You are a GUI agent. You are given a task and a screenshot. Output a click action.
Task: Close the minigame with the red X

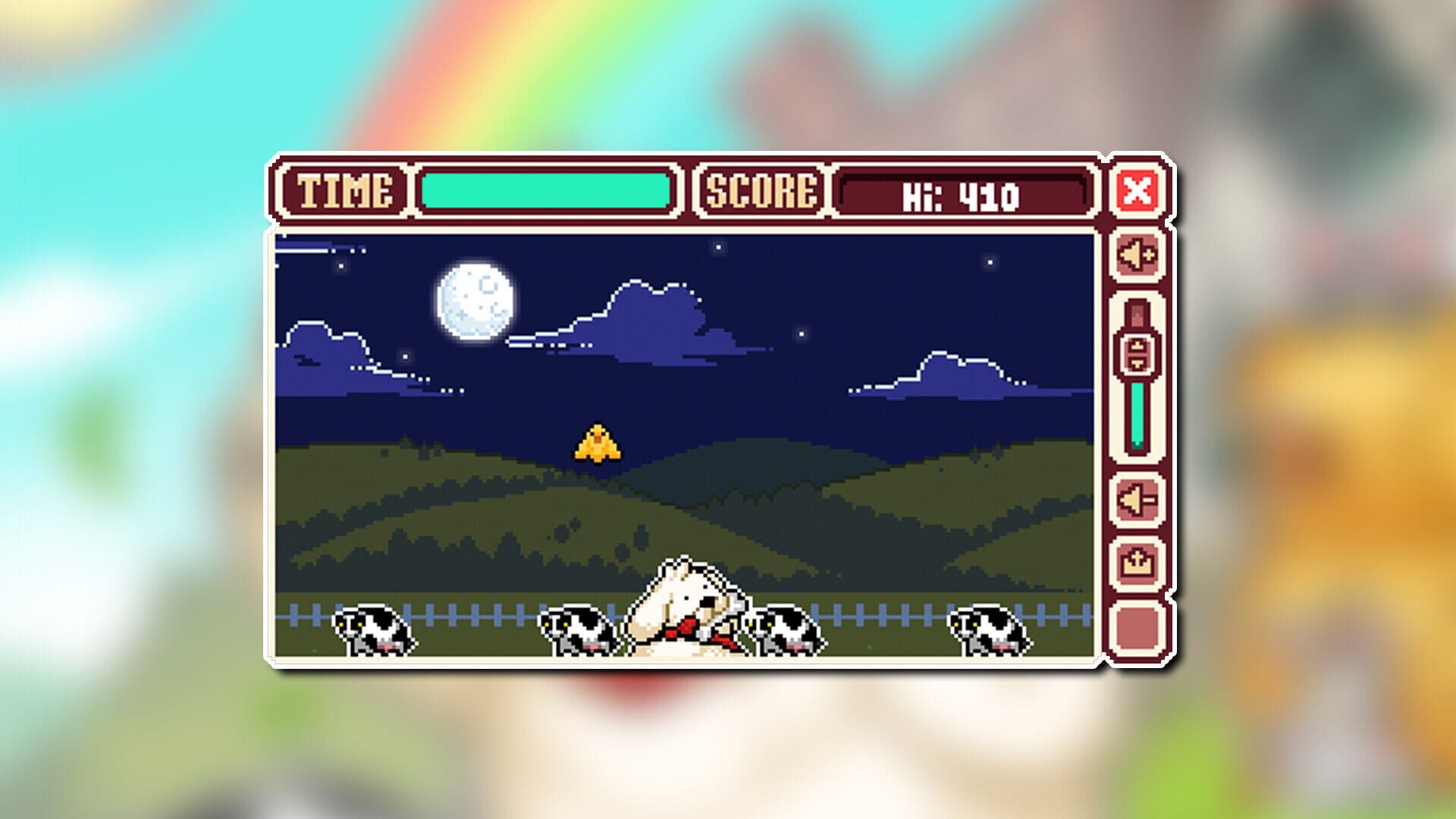point(1136,193)
